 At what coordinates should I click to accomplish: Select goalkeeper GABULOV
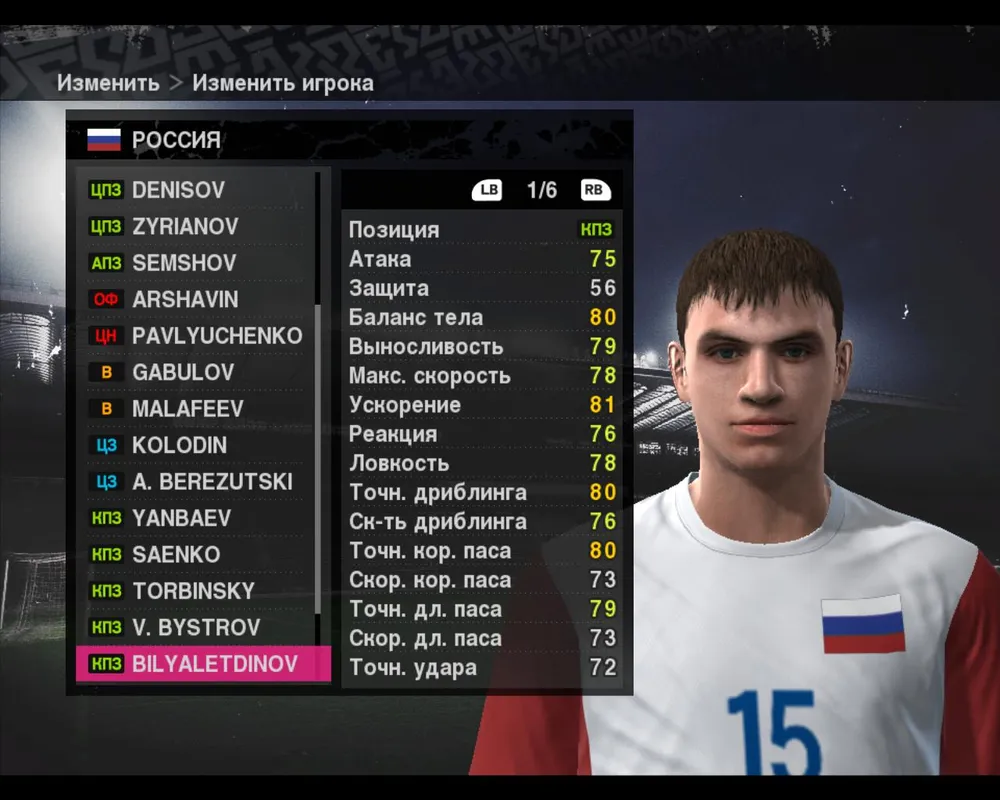[x=200, y=372]
